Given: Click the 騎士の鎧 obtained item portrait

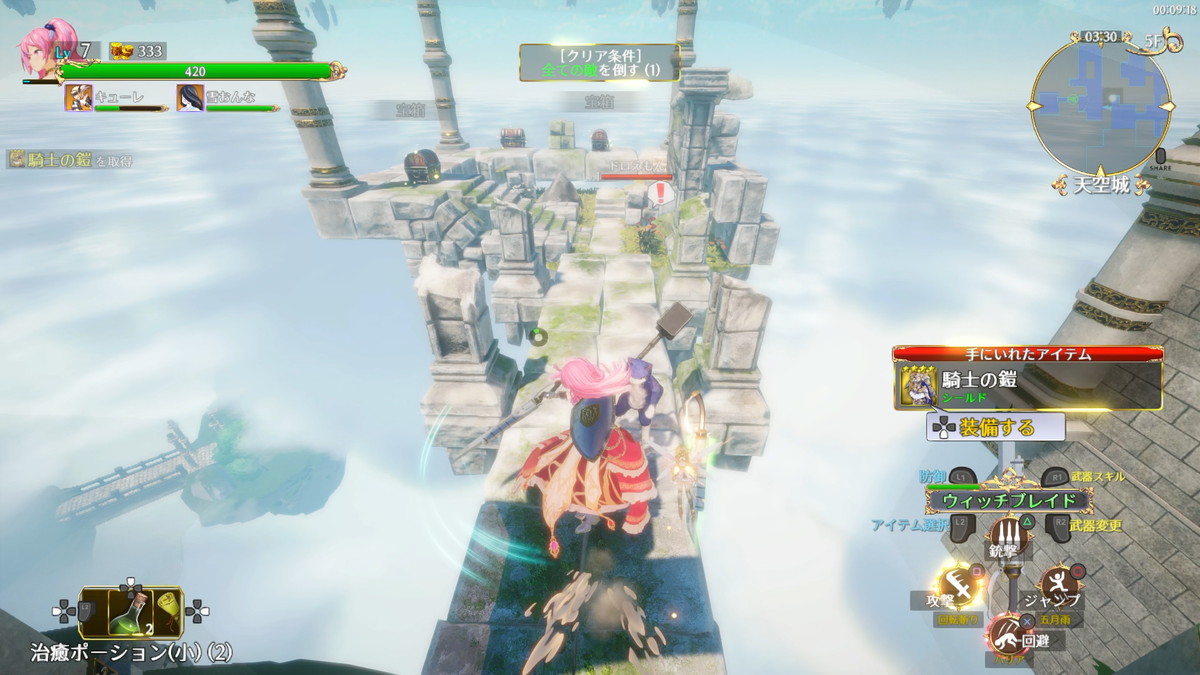Looking at the screenshot, I should point(917,386).
